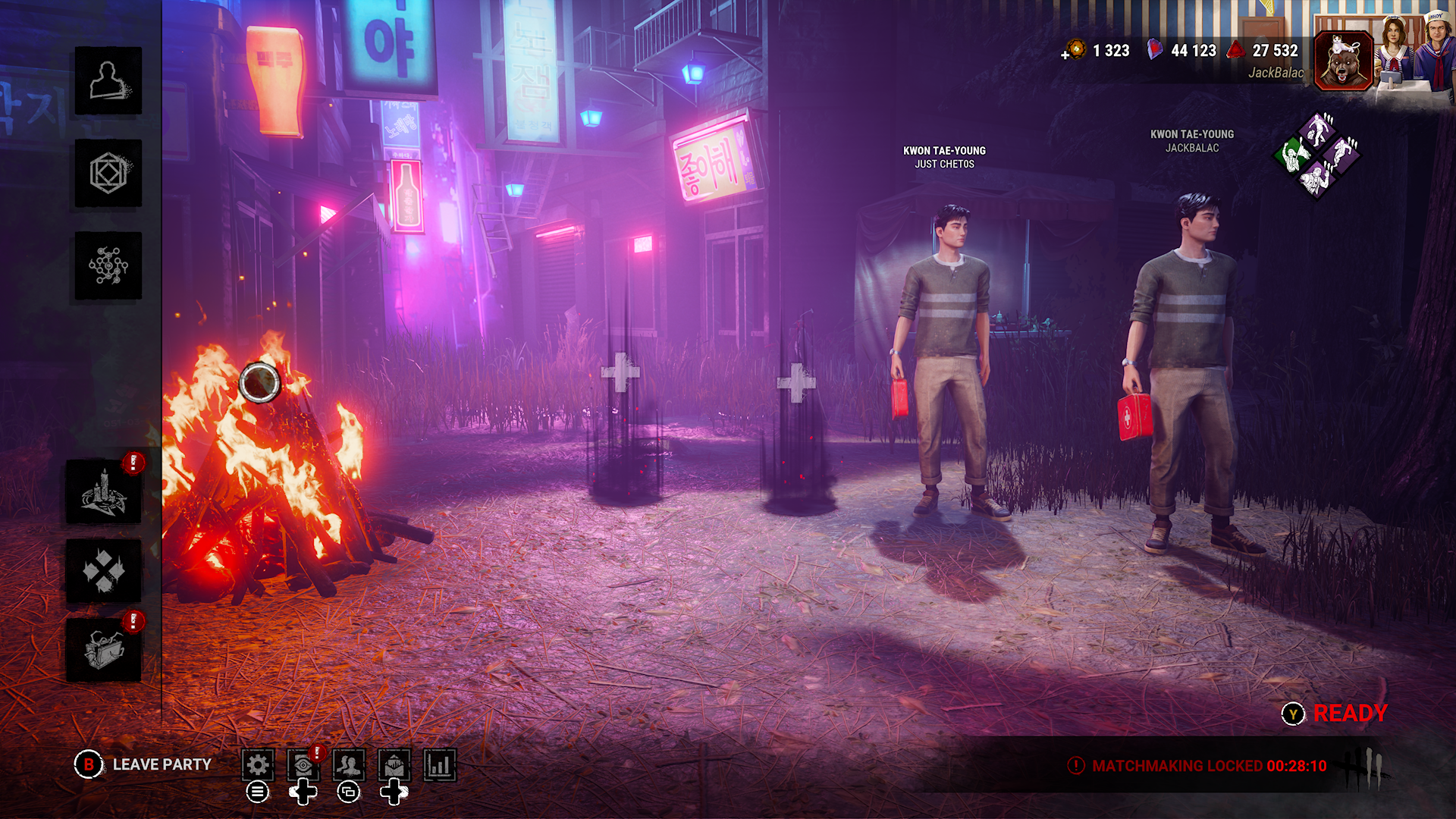Open the envelope inbox icon
Viewport: 1456px width, 819px height.
[394, 765]
